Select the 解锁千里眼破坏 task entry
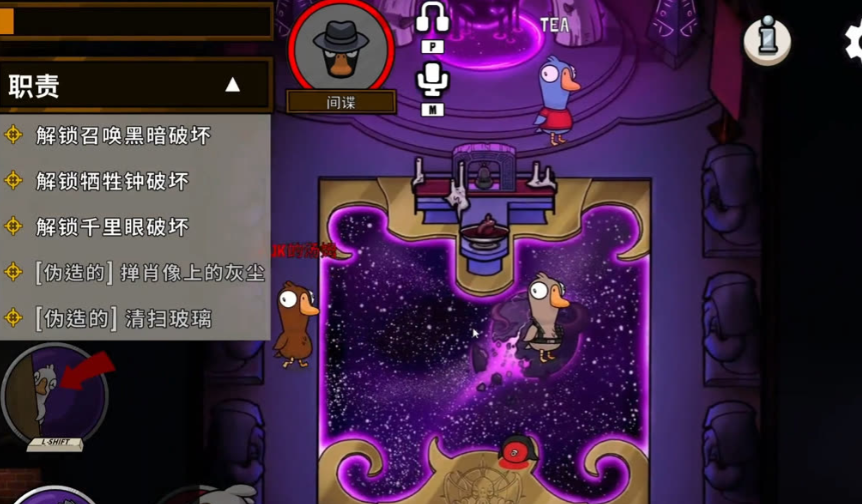Viewport: 862px width, 504px height. click(x=112, y=227)
